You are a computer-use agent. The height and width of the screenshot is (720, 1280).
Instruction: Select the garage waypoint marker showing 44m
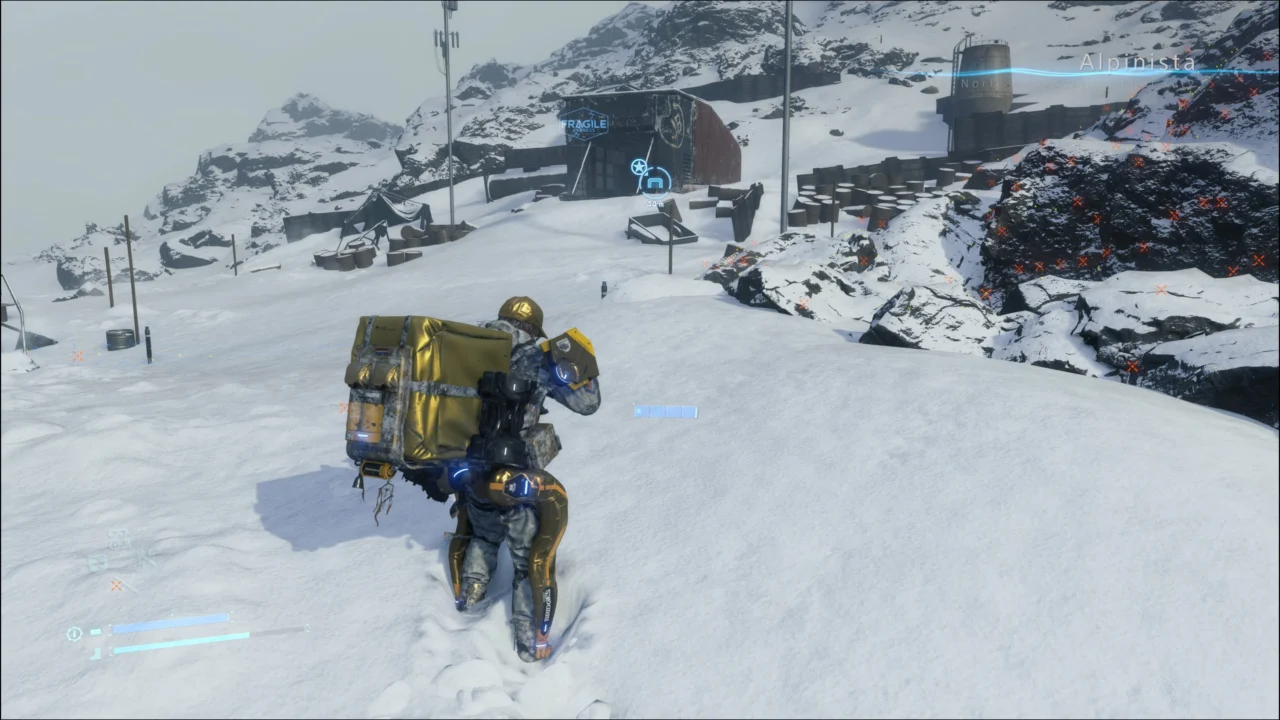(x=655, y=182)
